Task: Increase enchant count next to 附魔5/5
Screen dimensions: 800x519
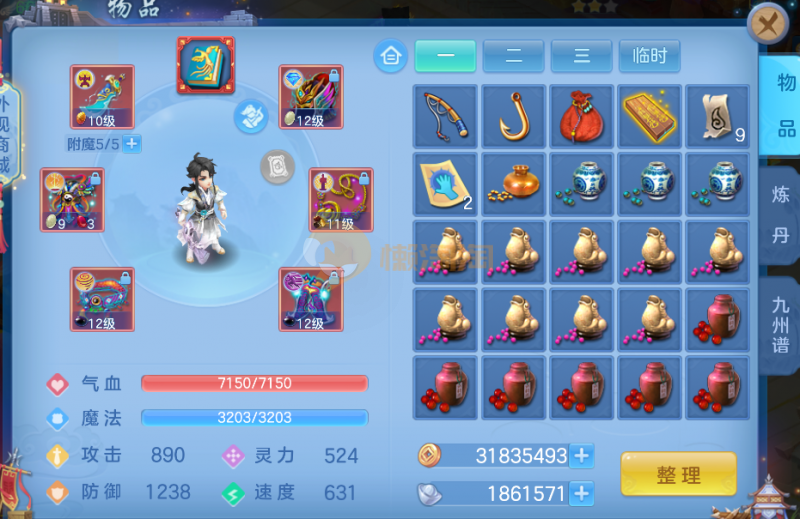Action: tap(132, 143)
